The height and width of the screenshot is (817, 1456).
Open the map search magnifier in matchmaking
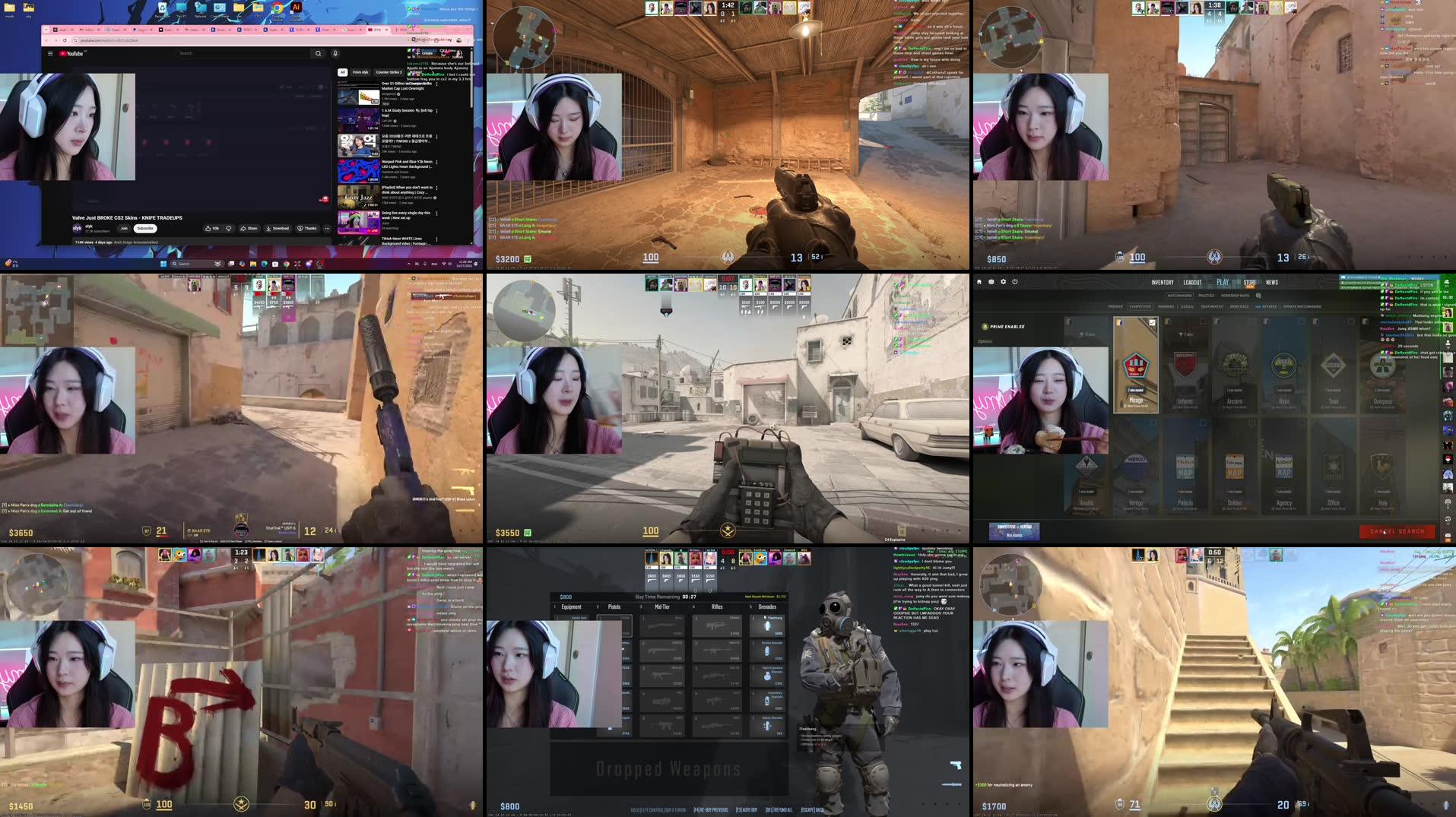1258,296
